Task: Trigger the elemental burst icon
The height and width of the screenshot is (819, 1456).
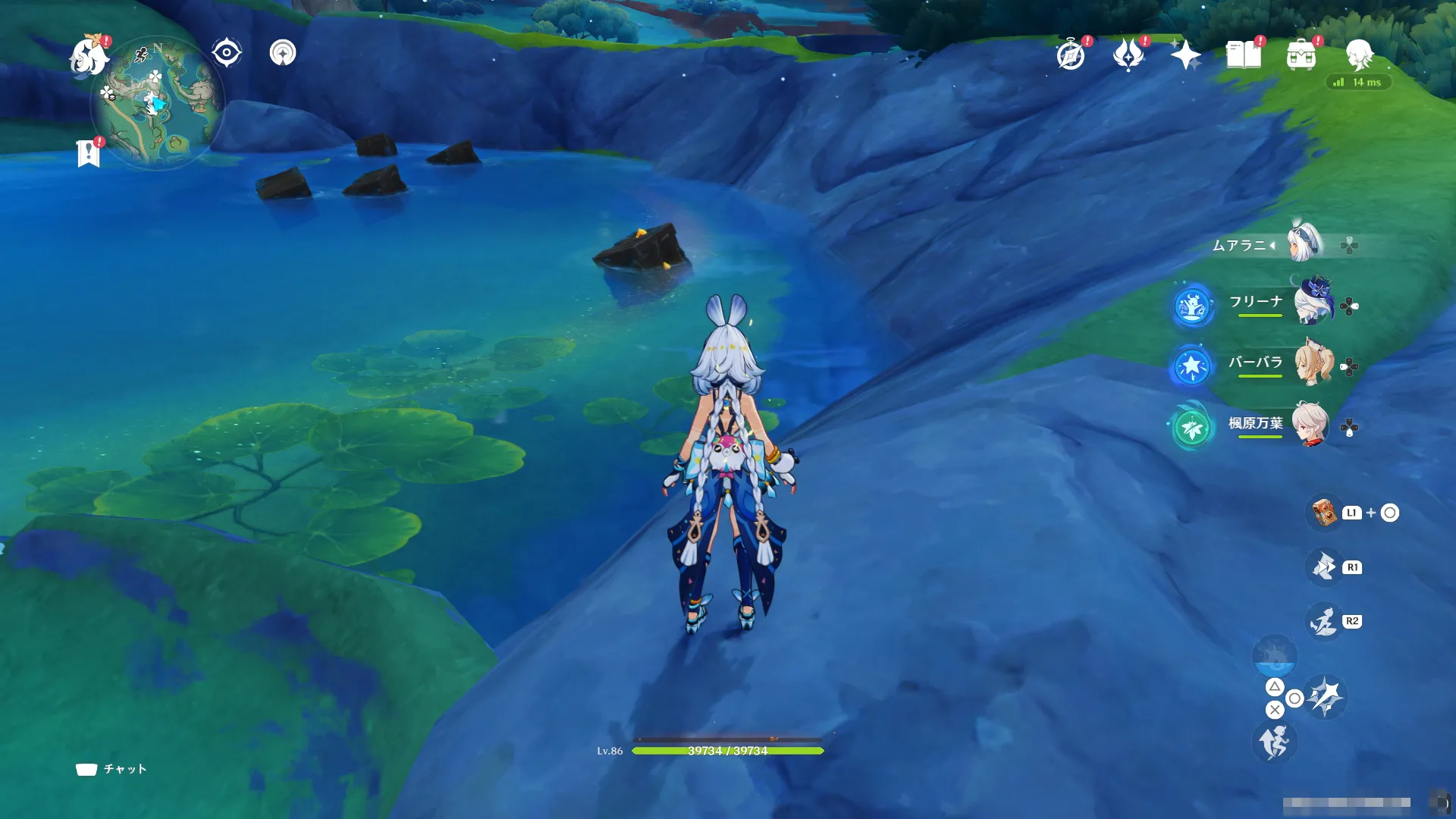Action: [1324, 621]
